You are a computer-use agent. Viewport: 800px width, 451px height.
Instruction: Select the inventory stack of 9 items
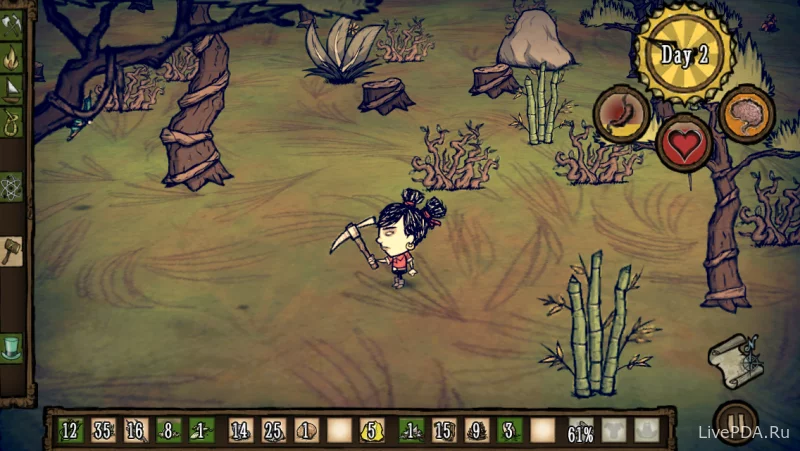pos(477,431)
